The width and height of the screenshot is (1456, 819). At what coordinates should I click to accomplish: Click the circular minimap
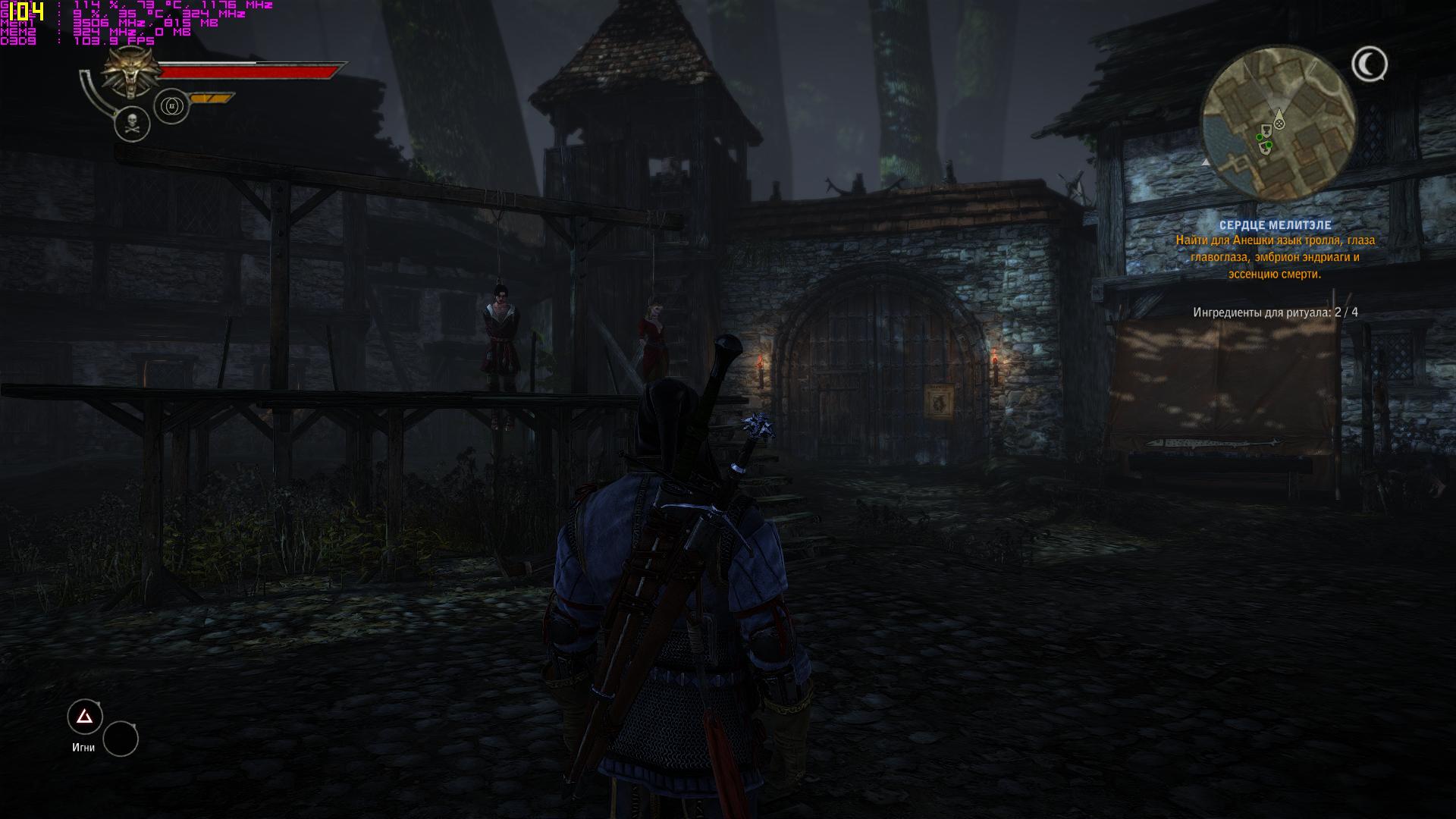pyautogui.click(x=1279, y=122)
